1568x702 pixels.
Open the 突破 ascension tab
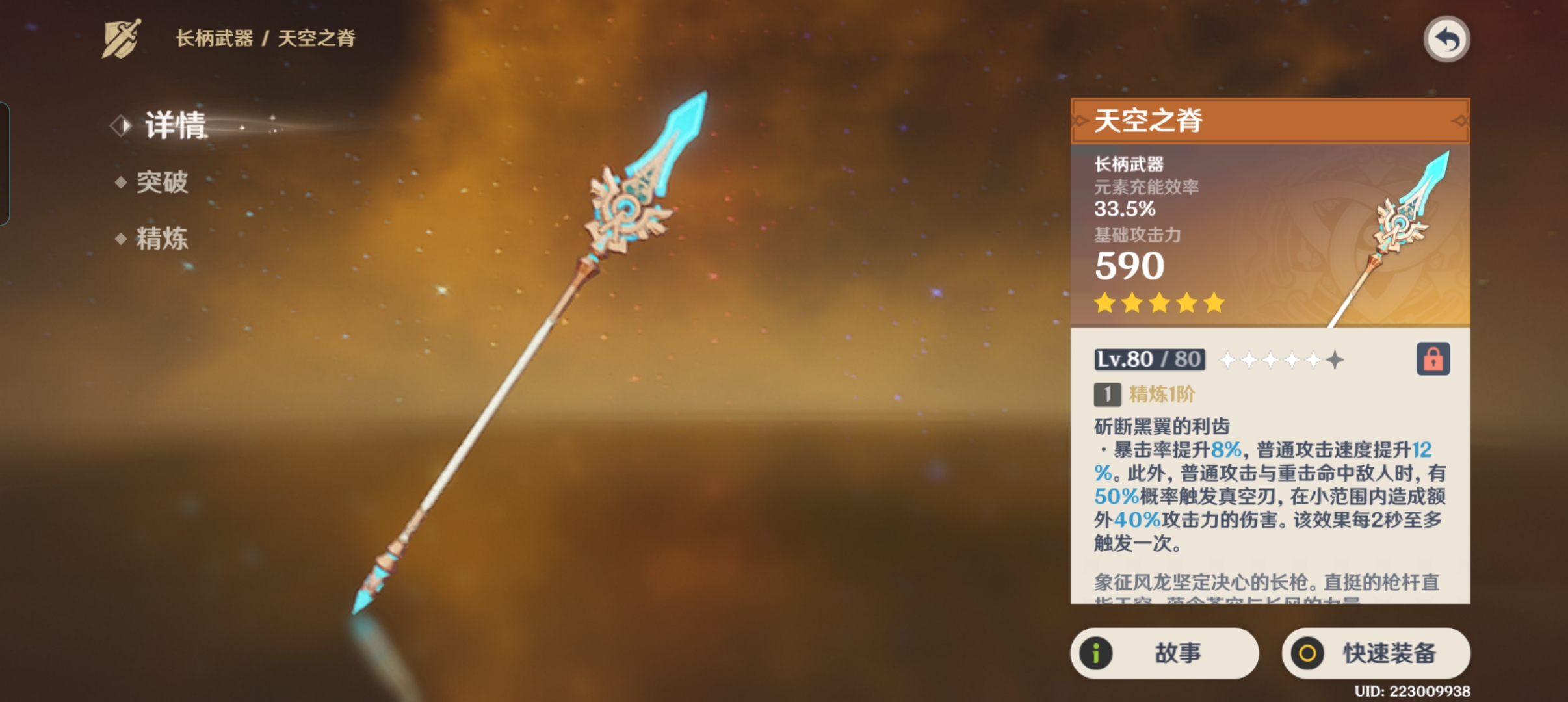(162, 182)
